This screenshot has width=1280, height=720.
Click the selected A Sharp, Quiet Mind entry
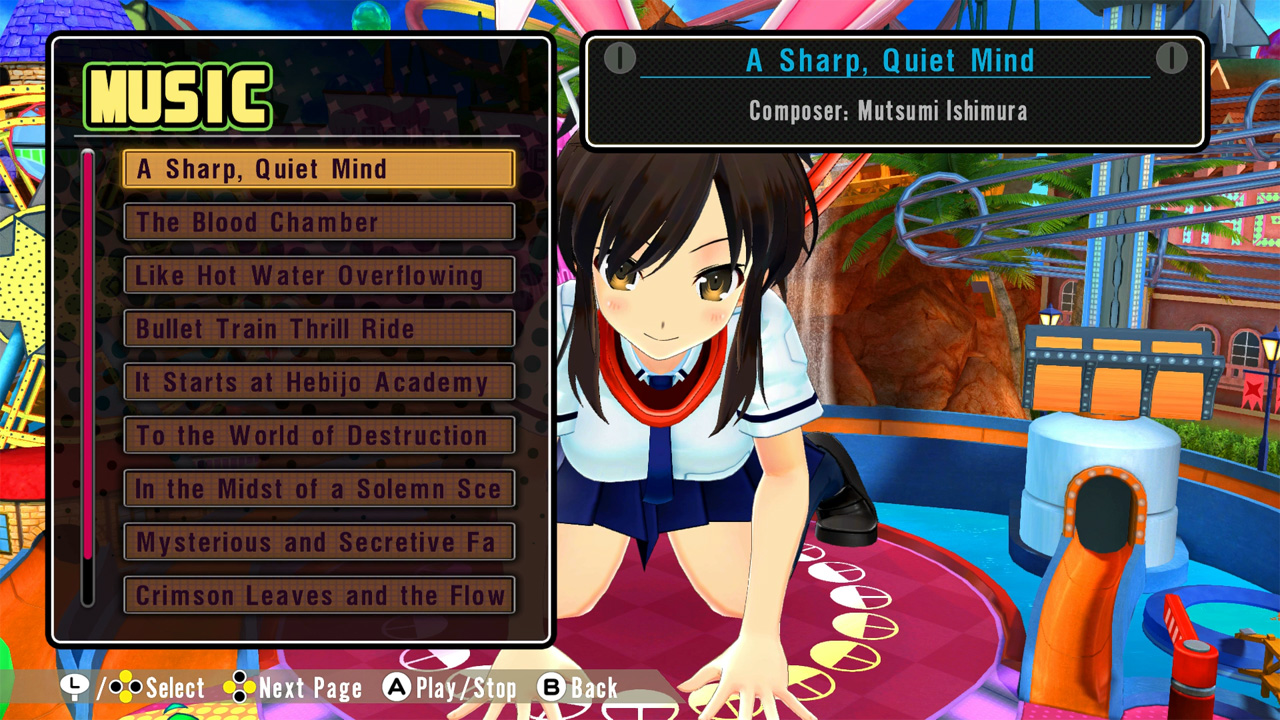click(318, 169)
